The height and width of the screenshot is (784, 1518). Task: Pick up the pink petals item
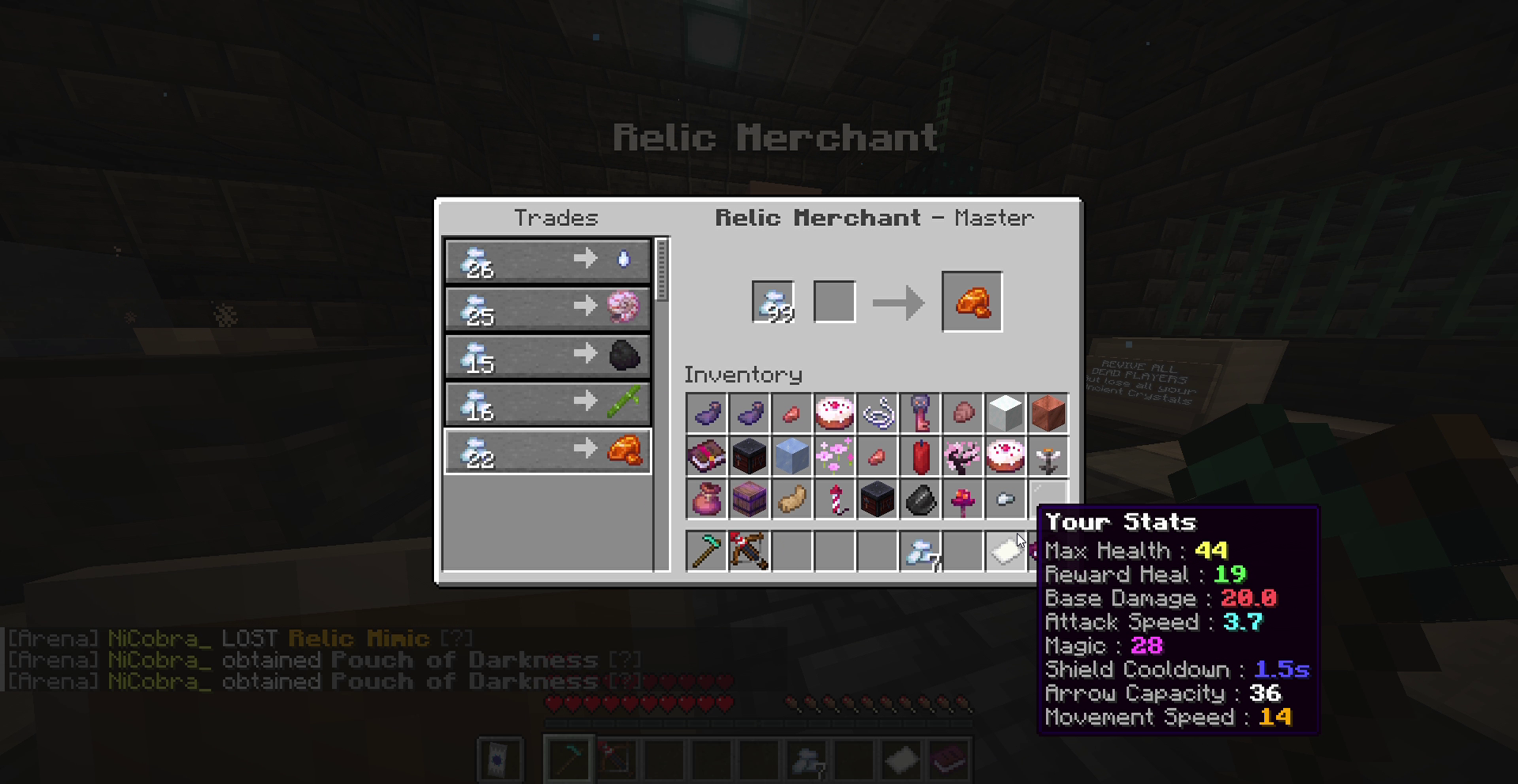click(x=834, y=456)
